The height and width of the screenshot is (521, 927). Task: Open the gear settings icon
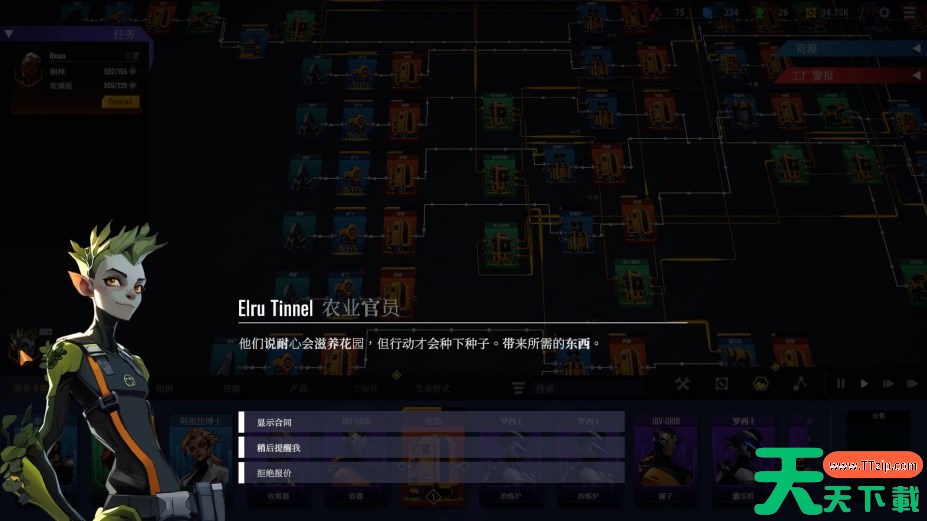click(x=884, y=12)
